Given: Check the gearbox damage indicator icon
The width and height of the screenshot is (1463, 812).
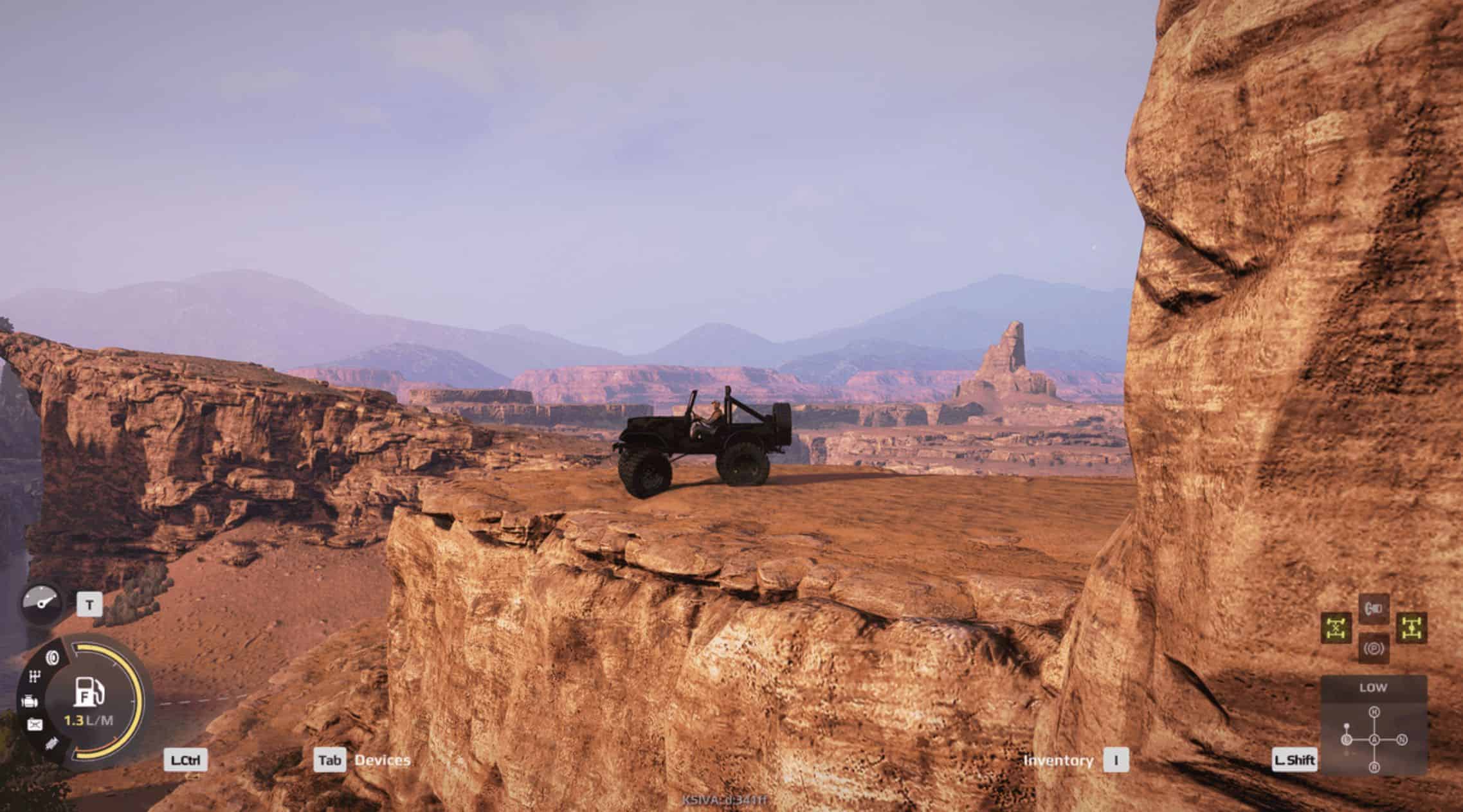Looking at the screenshot, I should click(x=36, y=676).
